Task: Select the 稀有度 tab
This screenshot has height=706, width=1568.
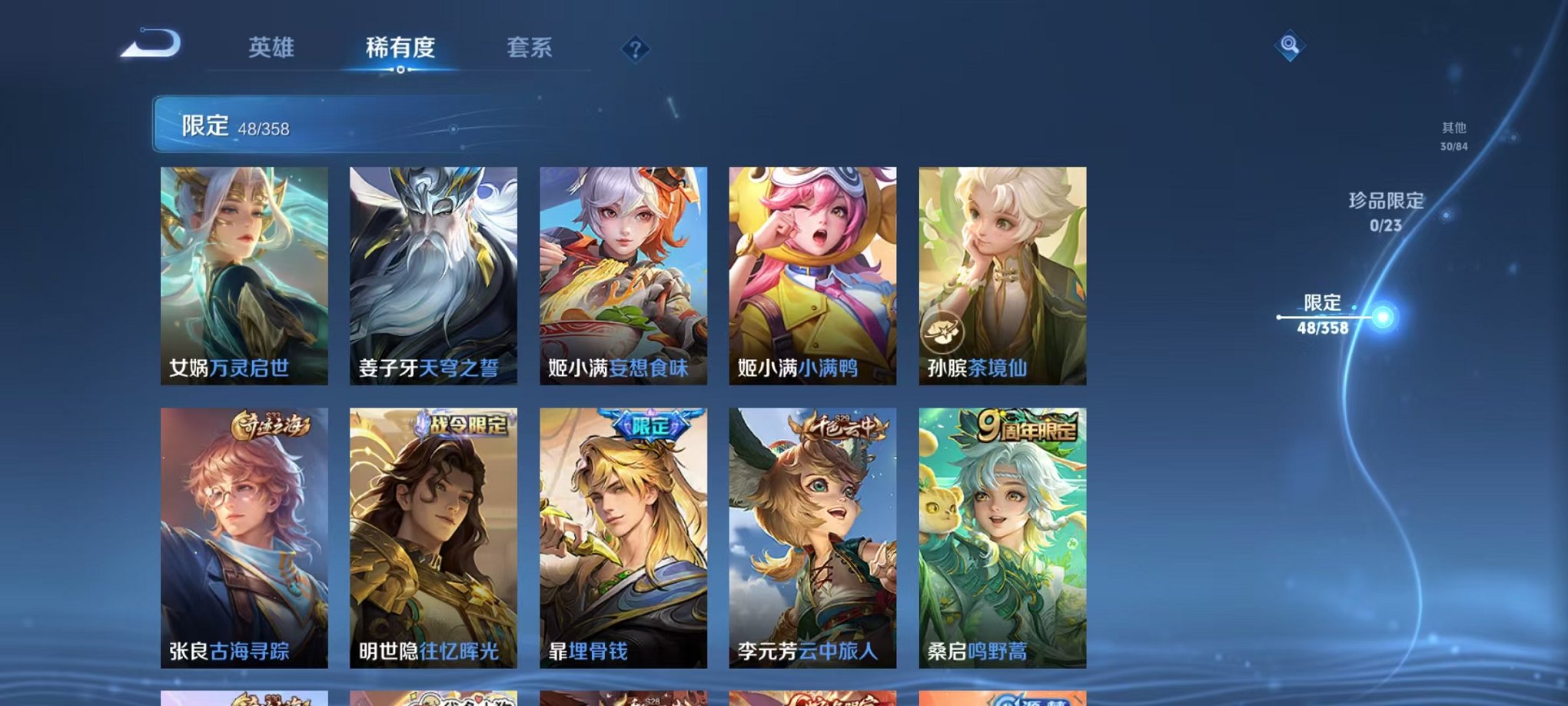Action: click(400, 48)
